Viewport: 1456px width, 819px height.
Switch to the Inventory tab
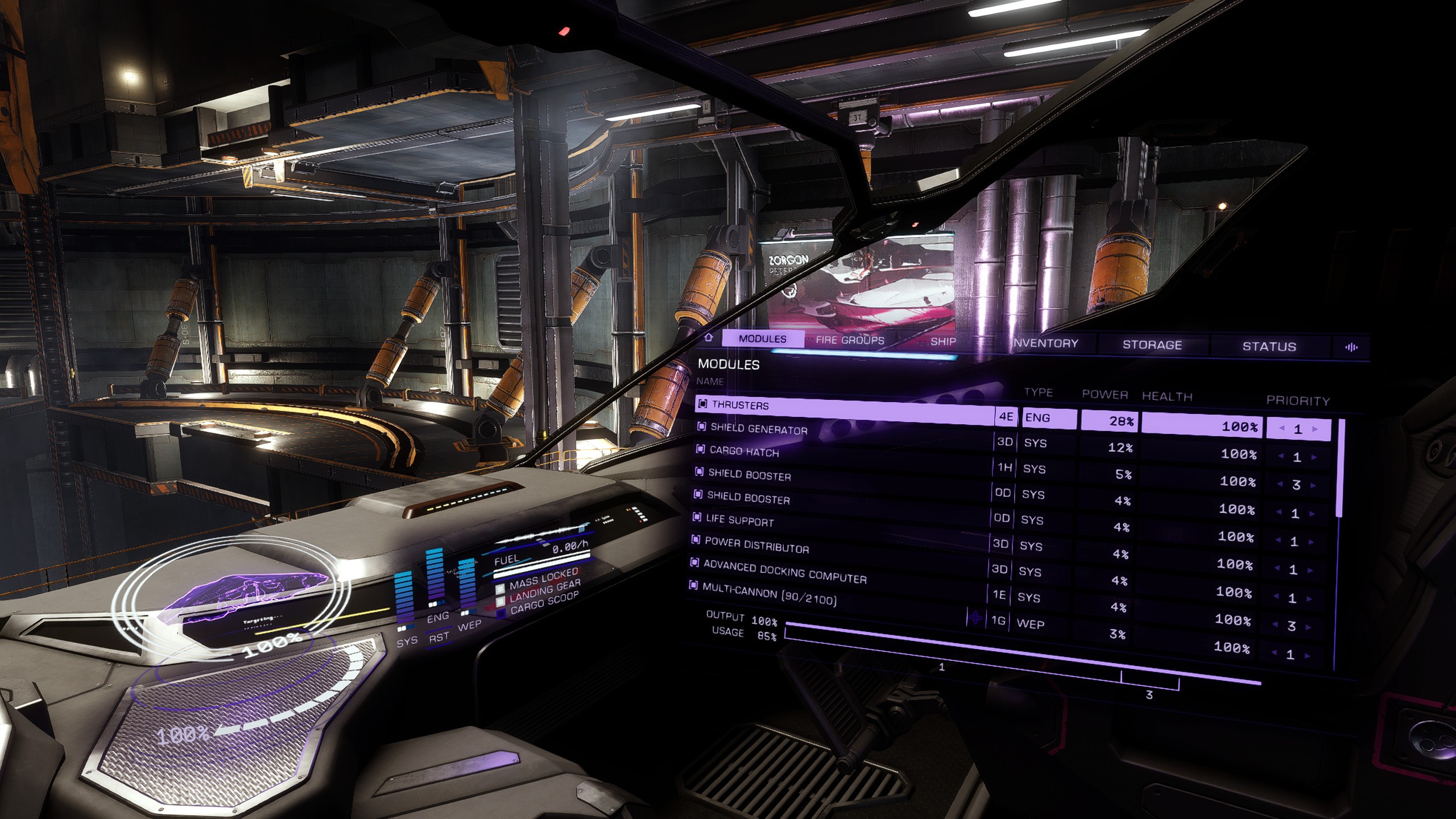pyautogui.click(x=1045, y=343)
